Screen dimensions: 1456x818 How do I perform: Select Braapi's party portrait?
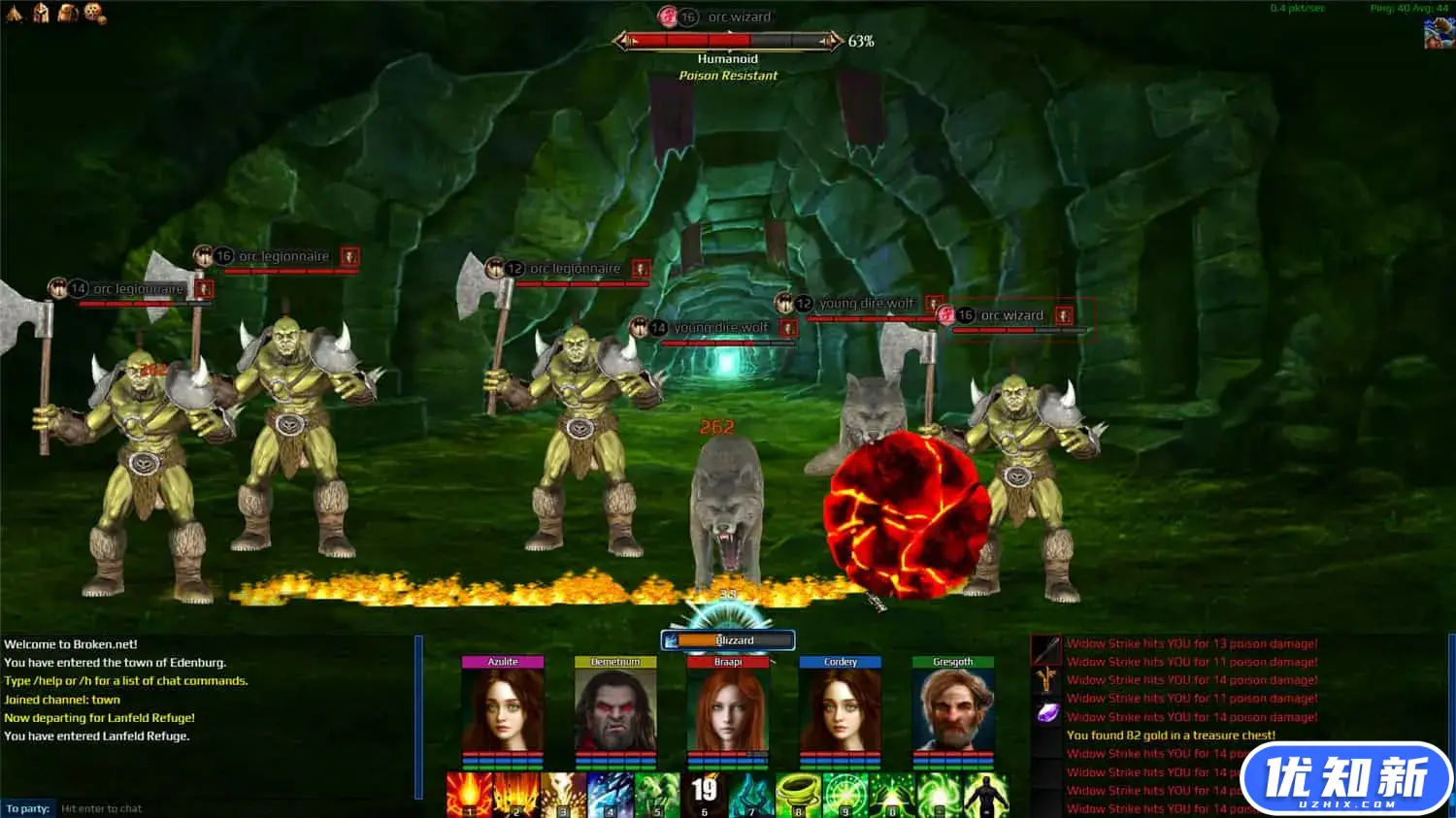click(728, 708)
